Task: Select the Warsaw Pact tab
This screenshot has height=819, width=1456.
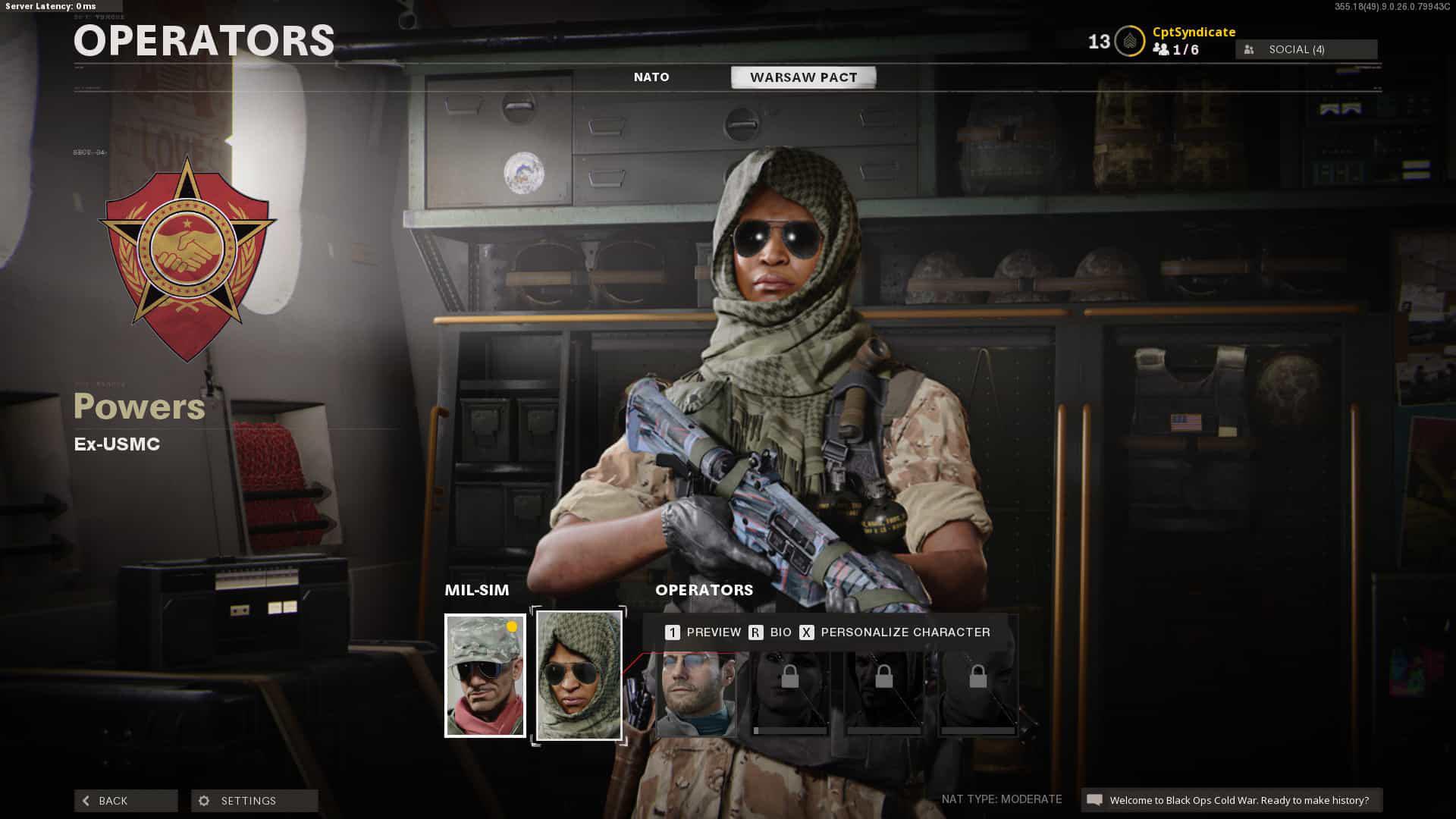Action: [x=803, y=77]
